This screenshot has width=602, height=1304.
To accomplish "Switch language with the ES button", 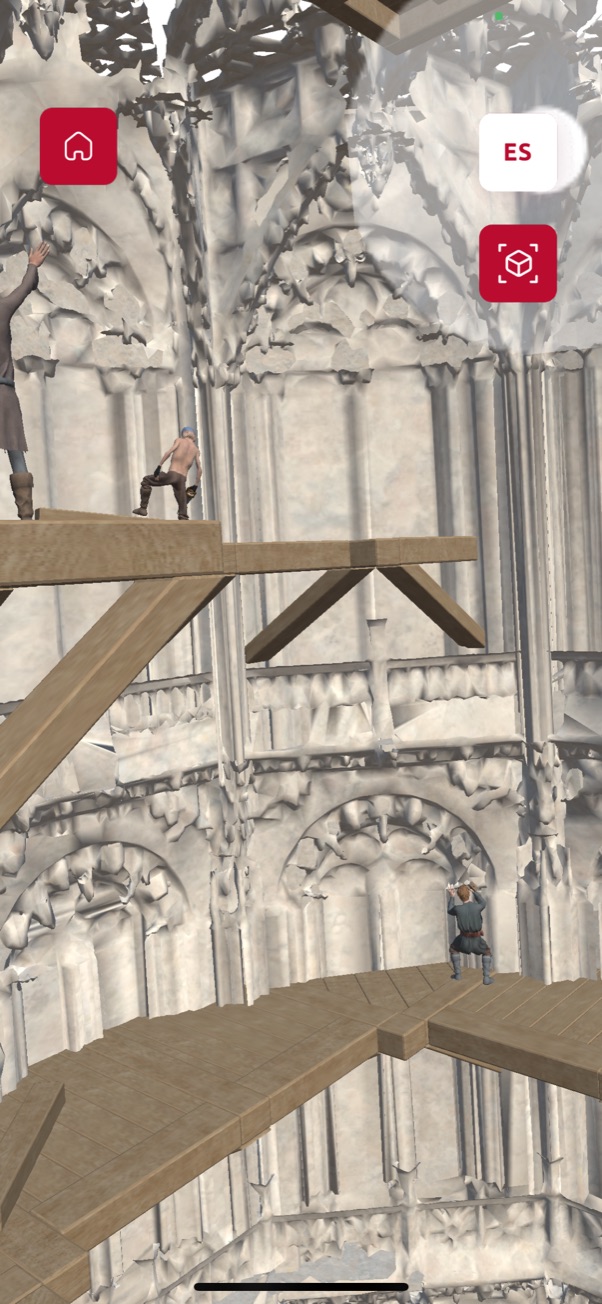I will (x=518, y=152).
